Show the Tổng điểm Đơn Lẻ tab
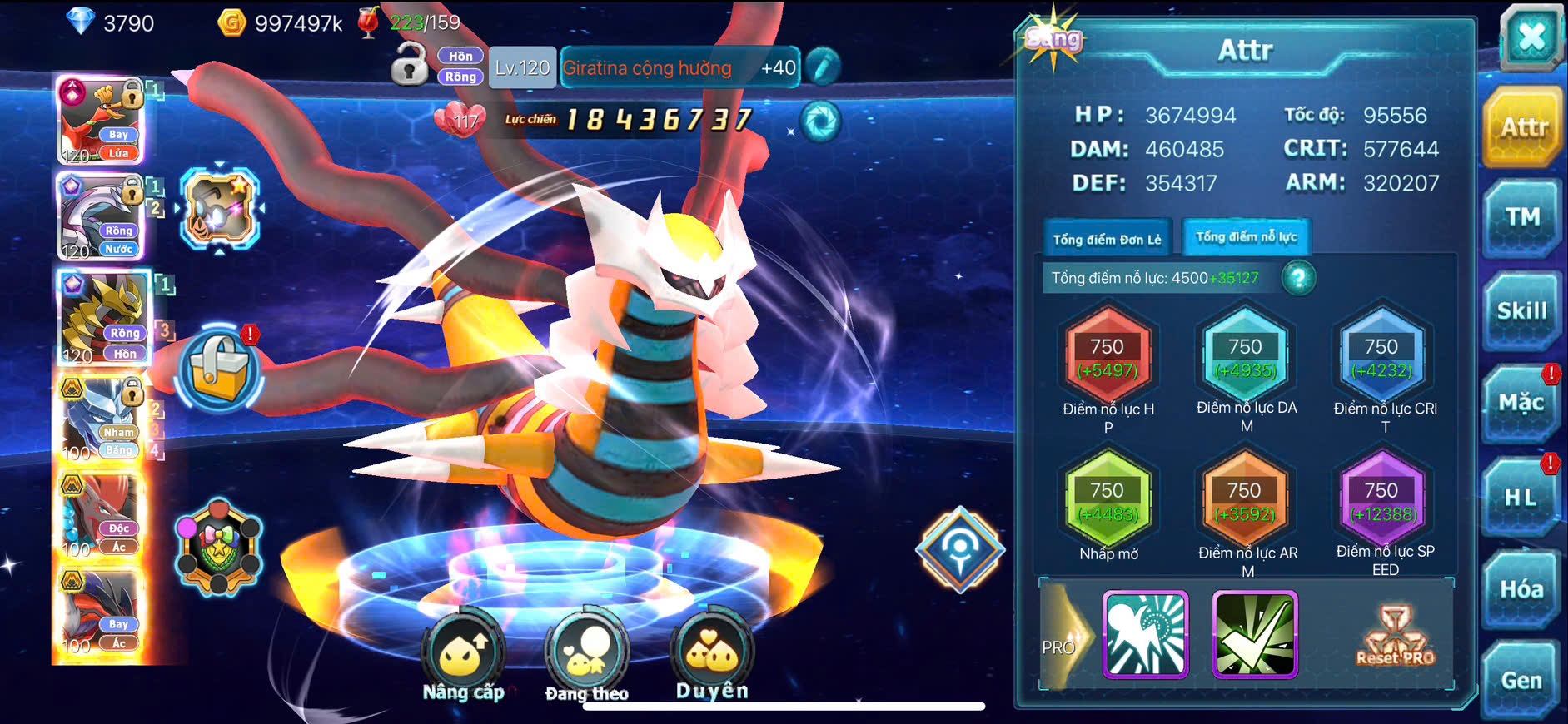The image size is (1568, 724). 1107,240
